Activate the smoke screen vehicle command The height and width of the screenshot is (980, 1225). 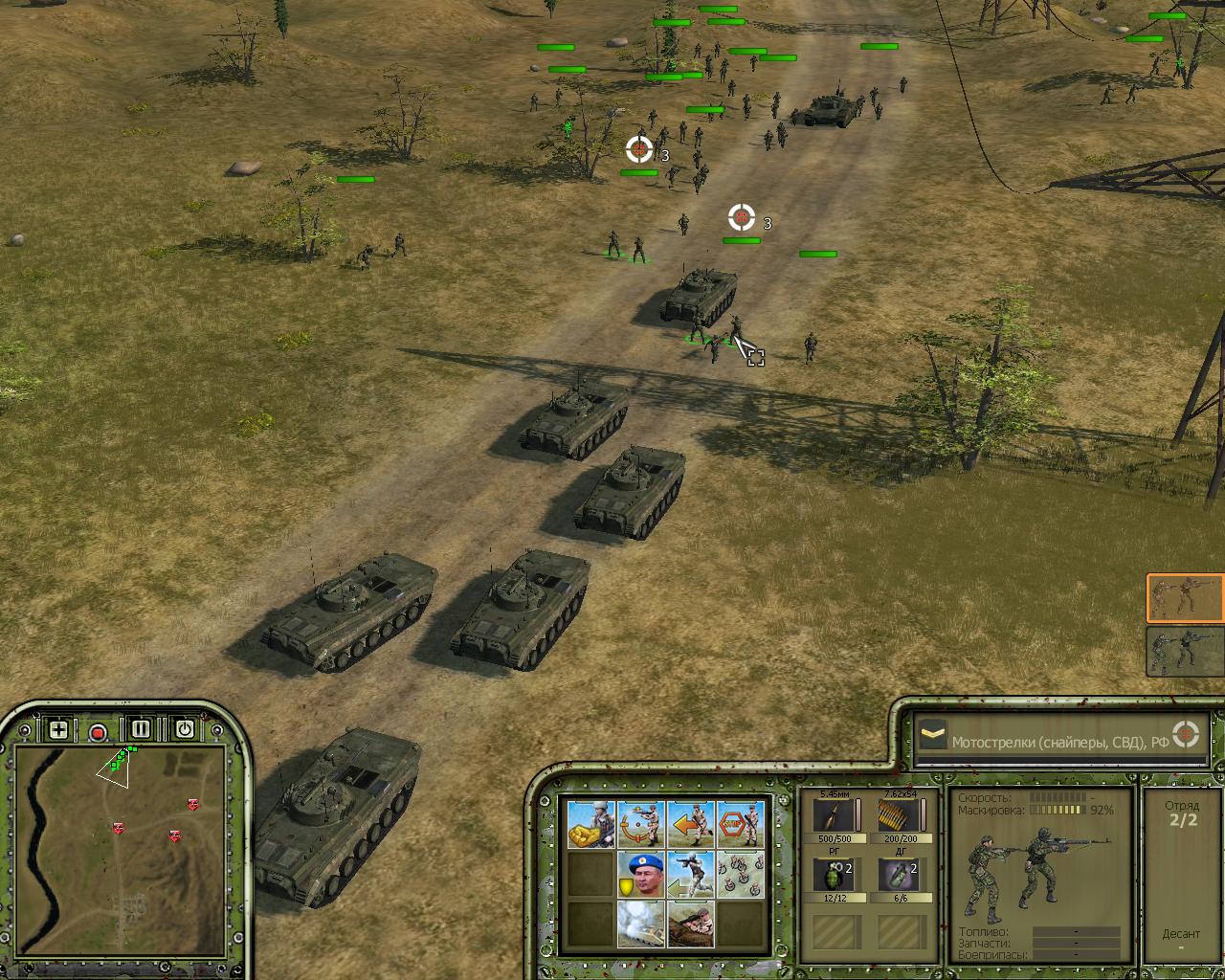(x=641, y=924)
